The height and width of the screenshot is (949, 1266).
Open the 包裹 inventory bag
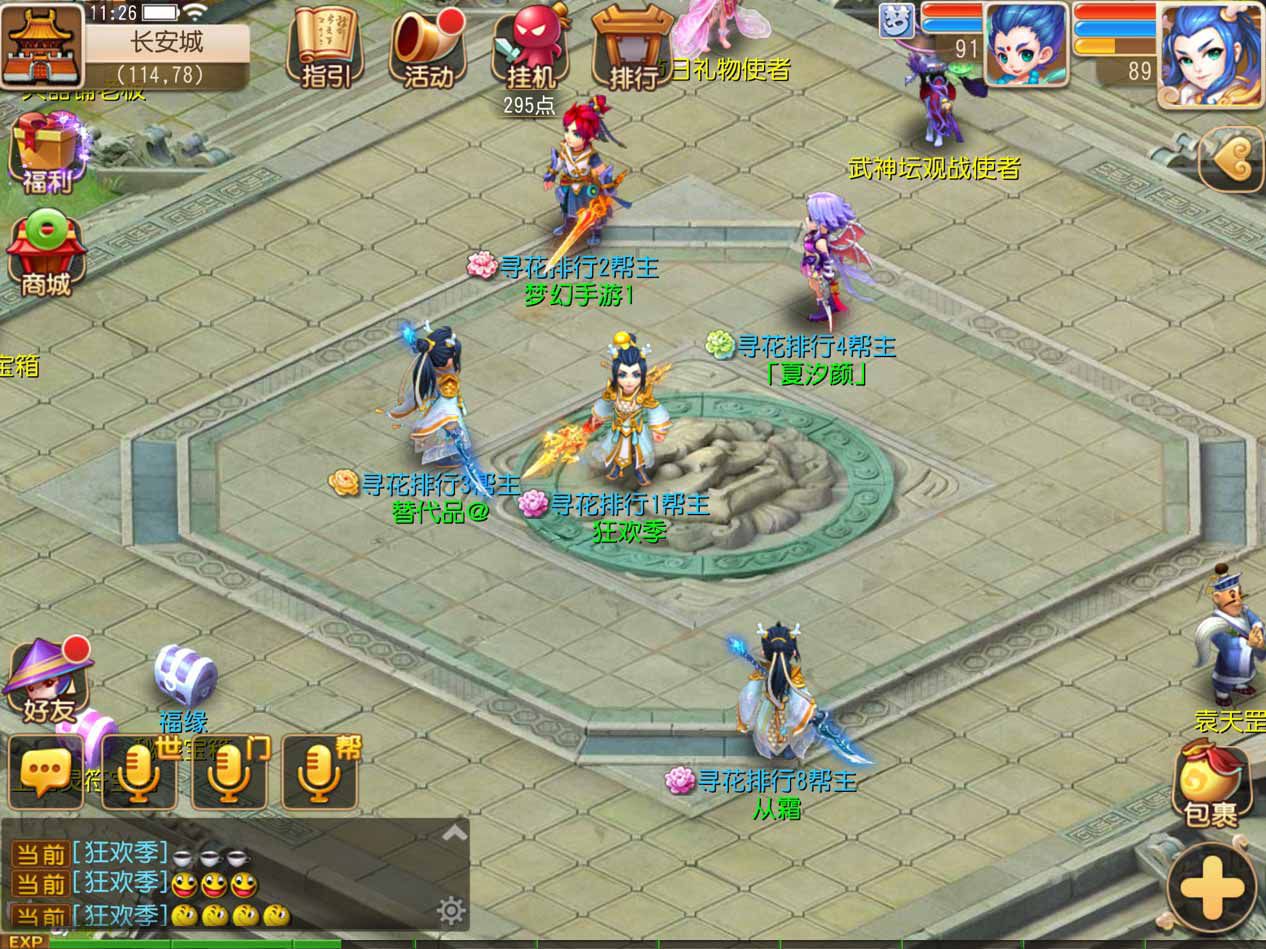click(1211, 786)
